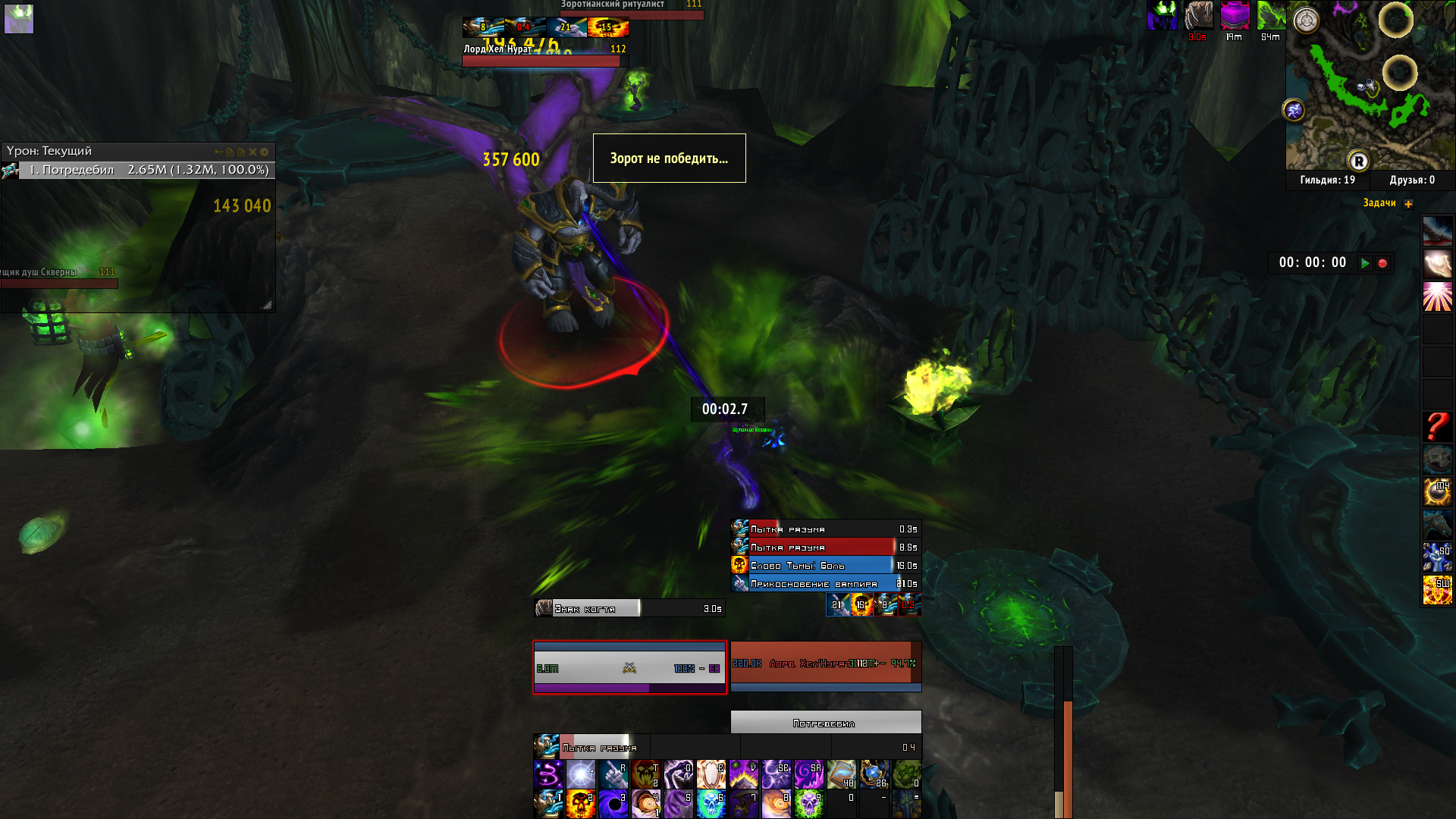Stop the stopwatch with the red record button
Screen dimensions: 1456x819
click(x=1382, y=263)
